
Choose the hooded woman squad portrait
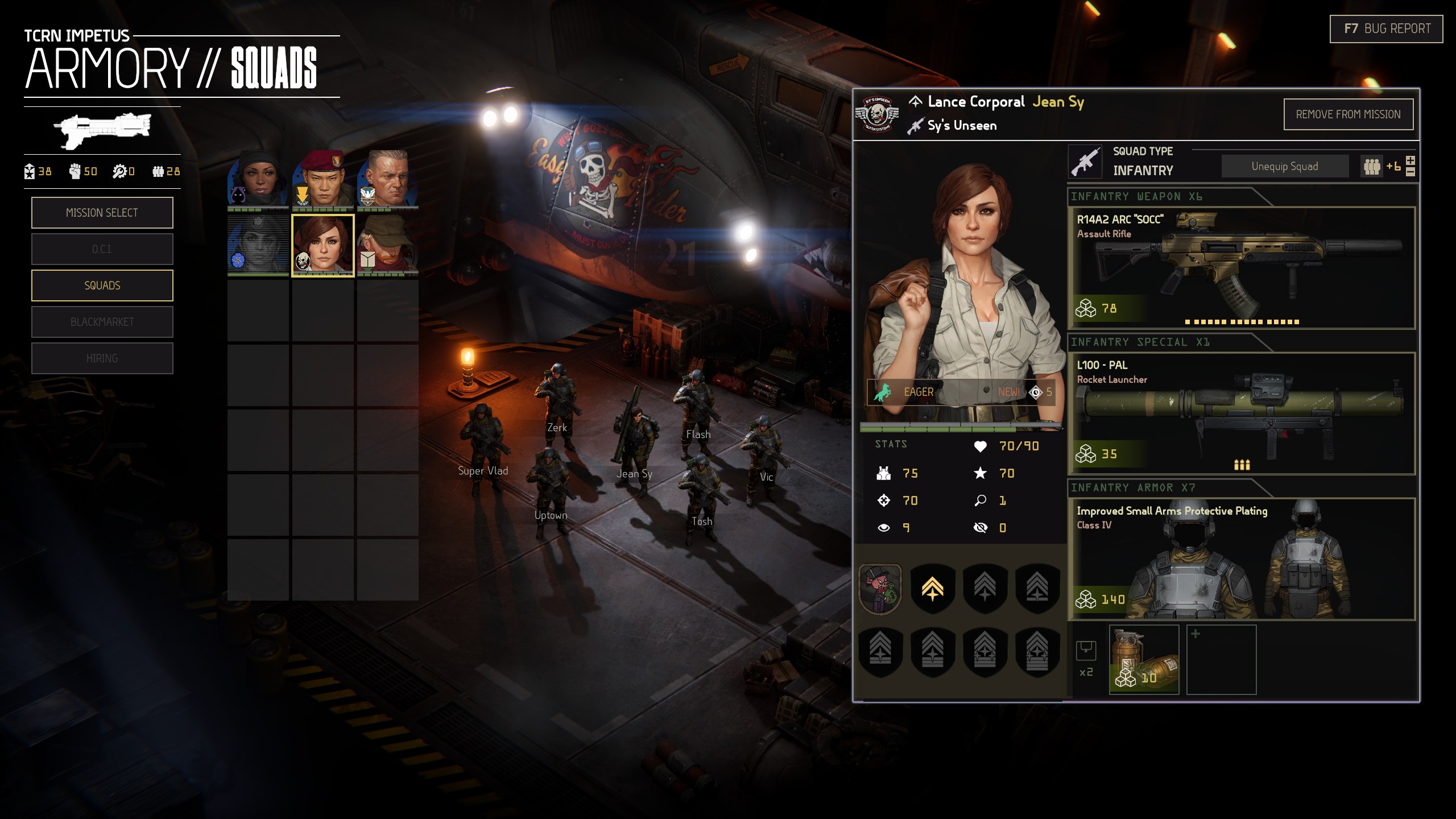click(258, 179)
